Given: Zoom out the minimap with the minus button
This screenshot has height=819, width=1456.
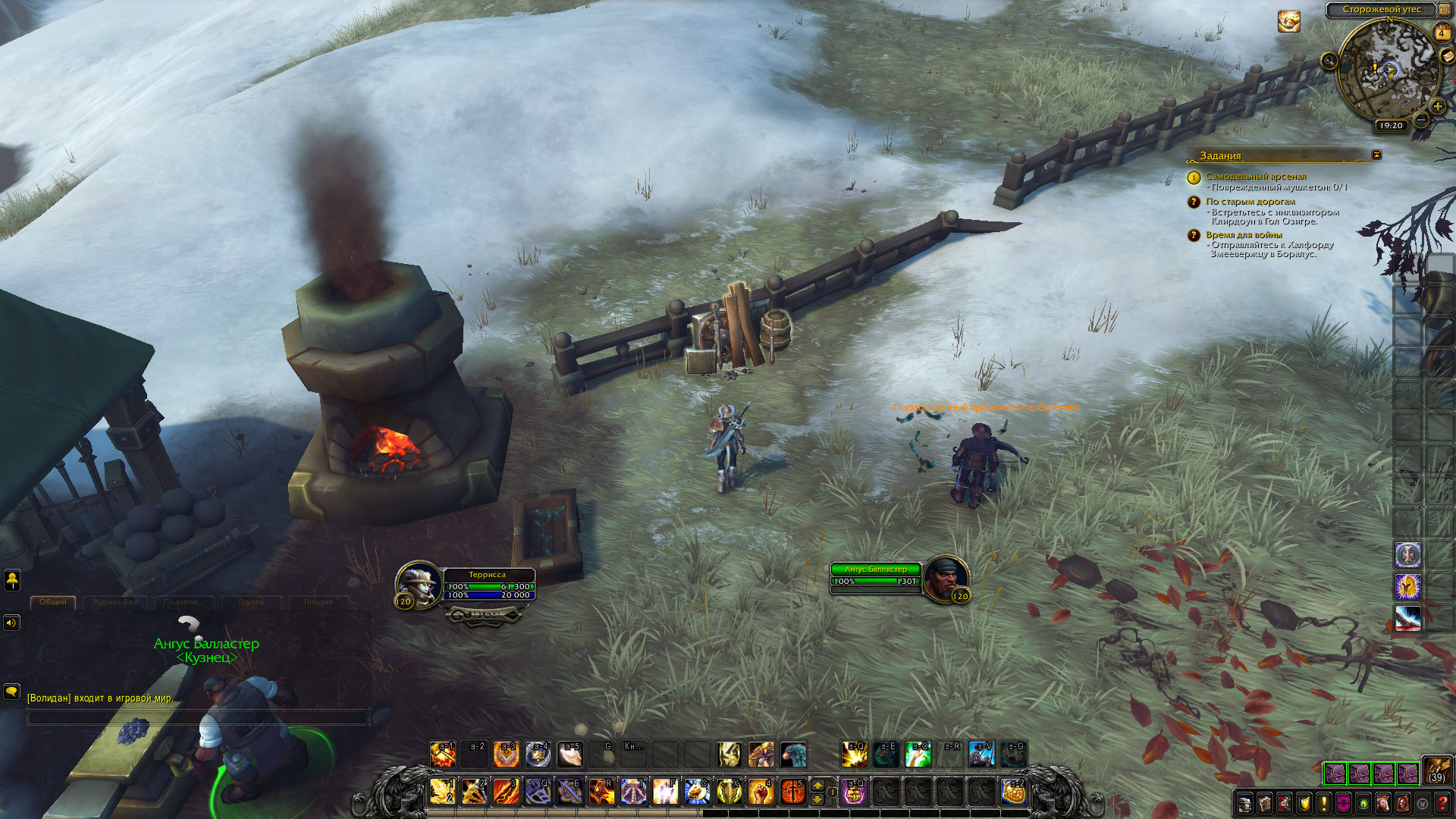Looking at the screenshot, I should point(1421,120).
